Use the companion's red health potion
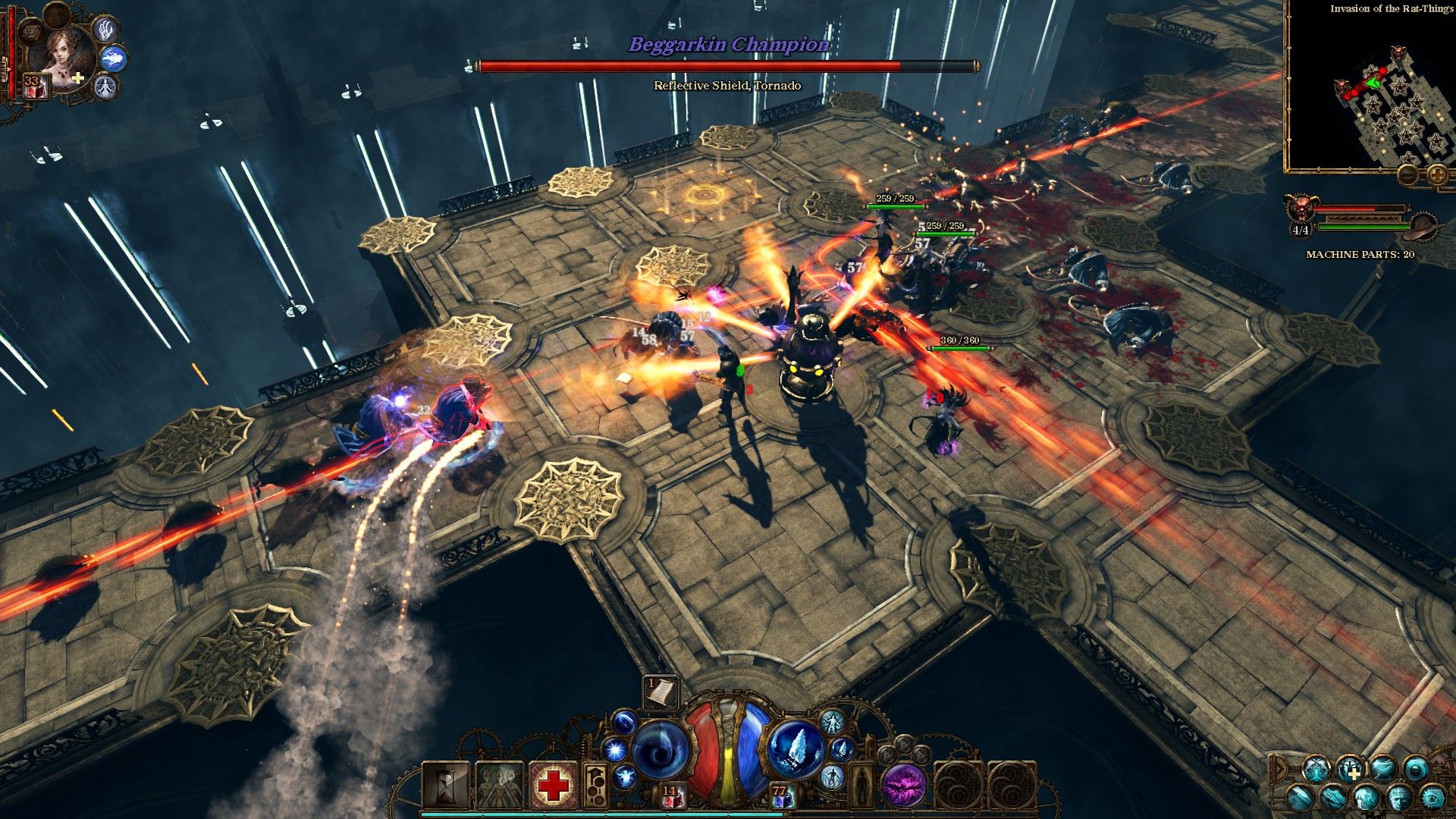Image resolution: width=1456 pixels, height=819 pixels. (x=33, y=87)
